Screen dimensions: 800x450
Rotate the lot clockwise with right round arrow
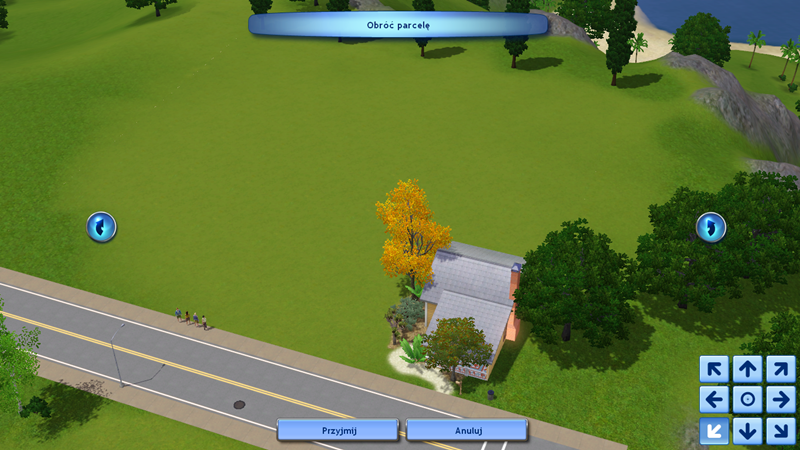(x=711, y=227)
